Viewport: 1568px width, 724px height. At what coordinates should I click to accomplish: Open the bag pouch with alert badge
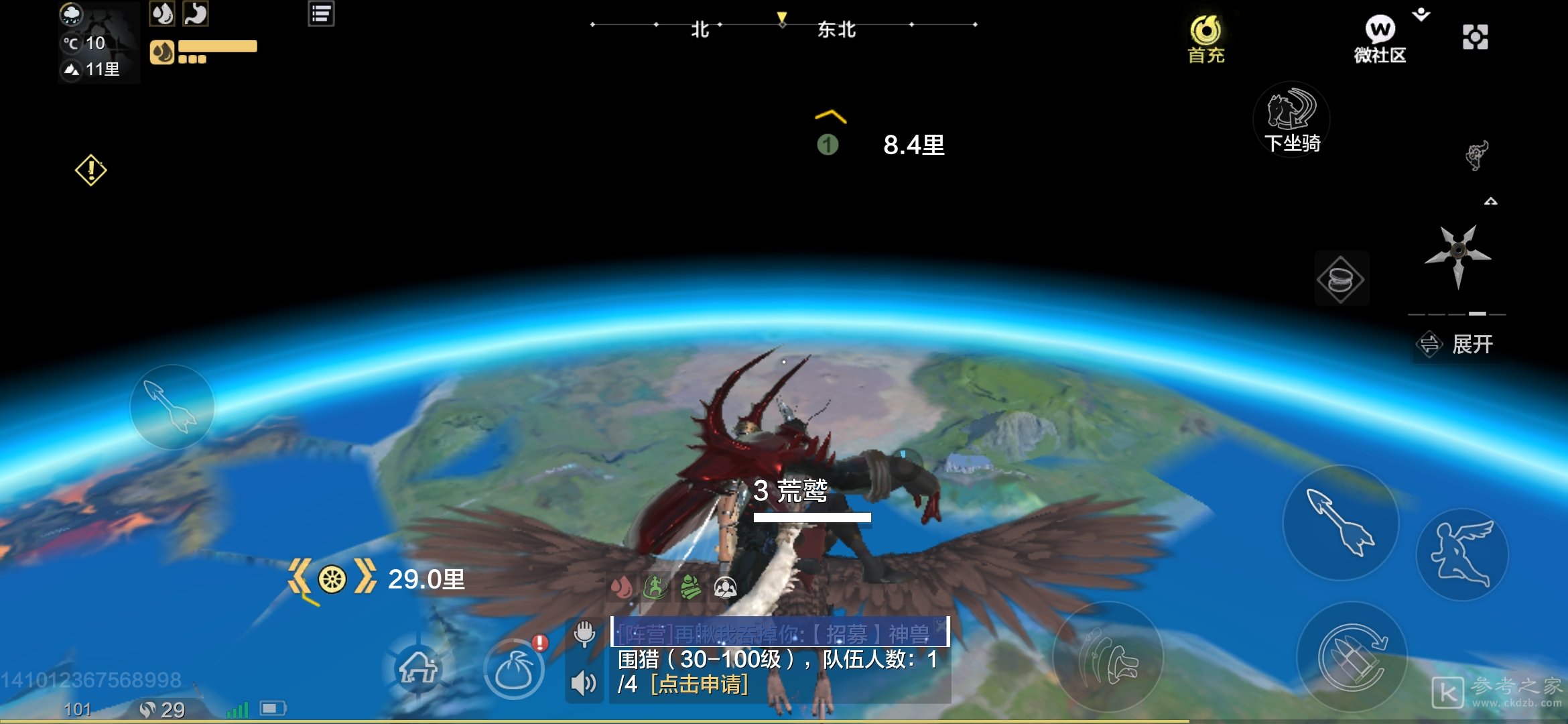[x=515, y=670]
